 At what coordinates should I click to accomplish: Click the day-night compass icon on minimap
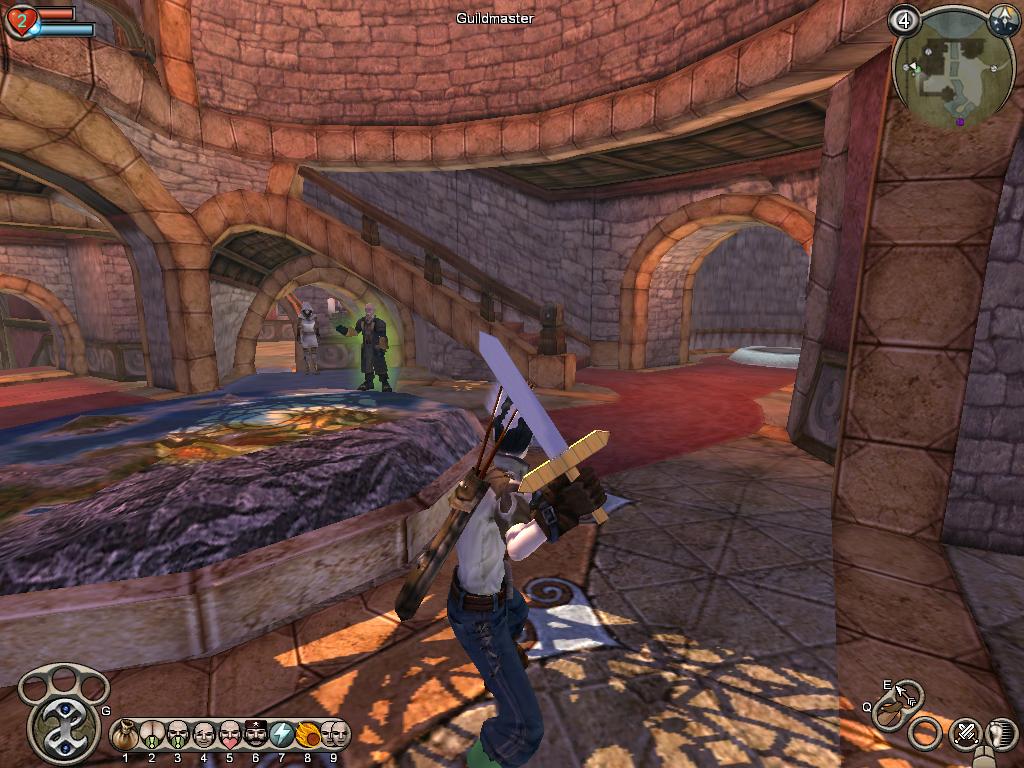1003,20
